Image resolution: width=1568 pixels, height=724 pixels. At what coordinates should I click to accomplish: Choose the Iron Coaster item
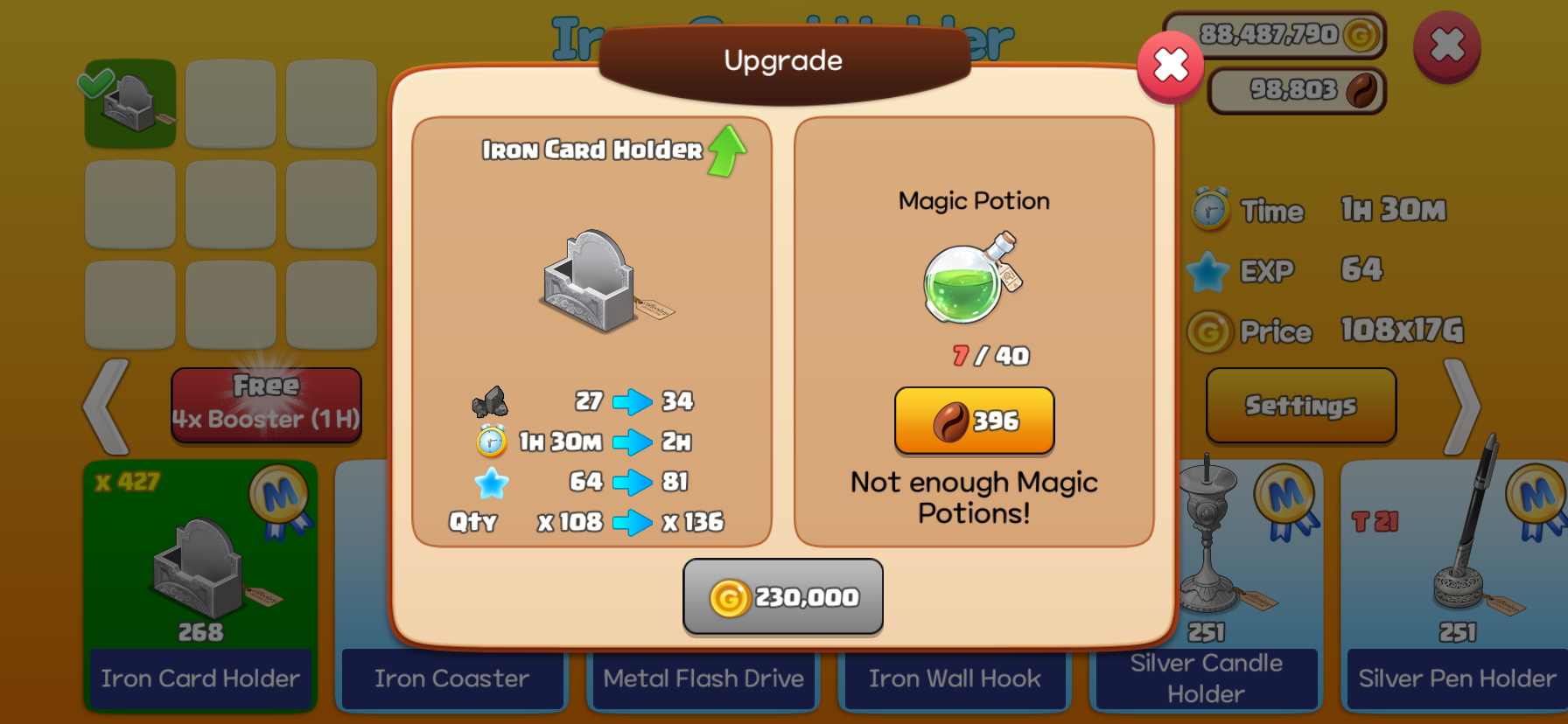451,679
